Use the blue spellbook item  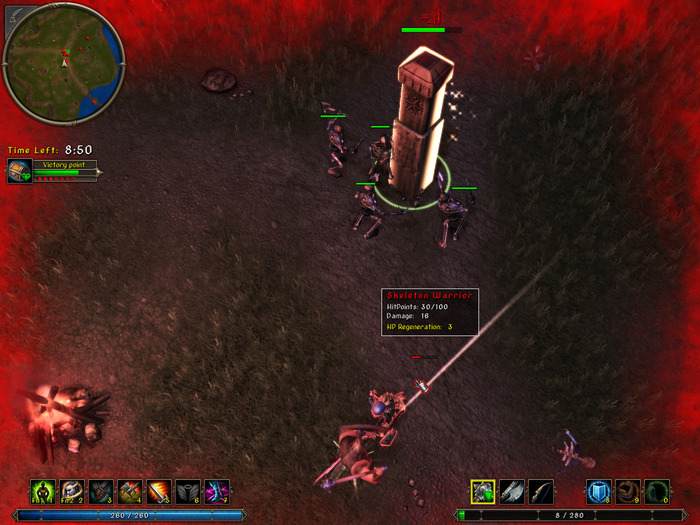click(598, 491)
